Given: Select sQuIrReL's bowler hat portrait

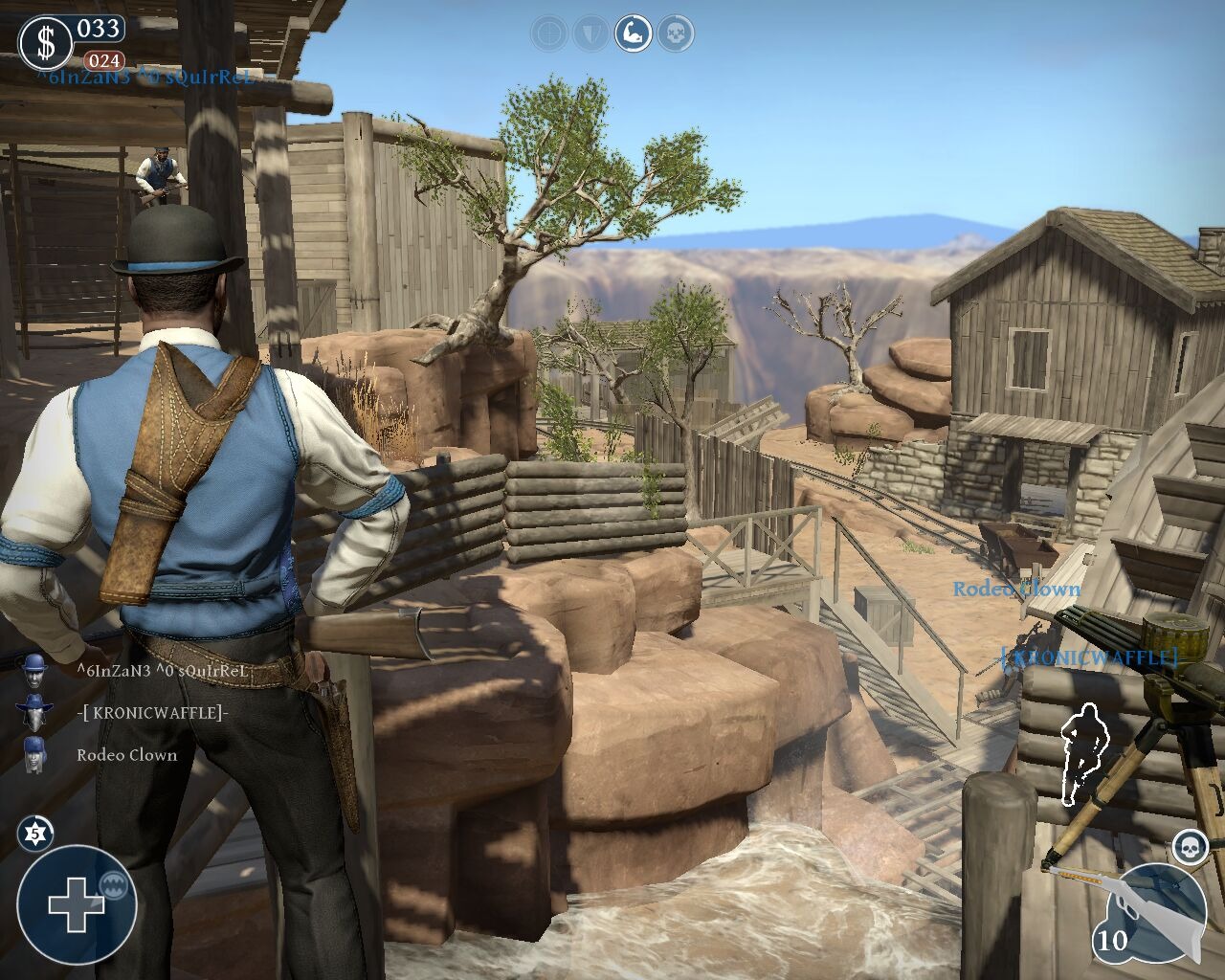Looking at the screenshot, I should click(34, 673).
